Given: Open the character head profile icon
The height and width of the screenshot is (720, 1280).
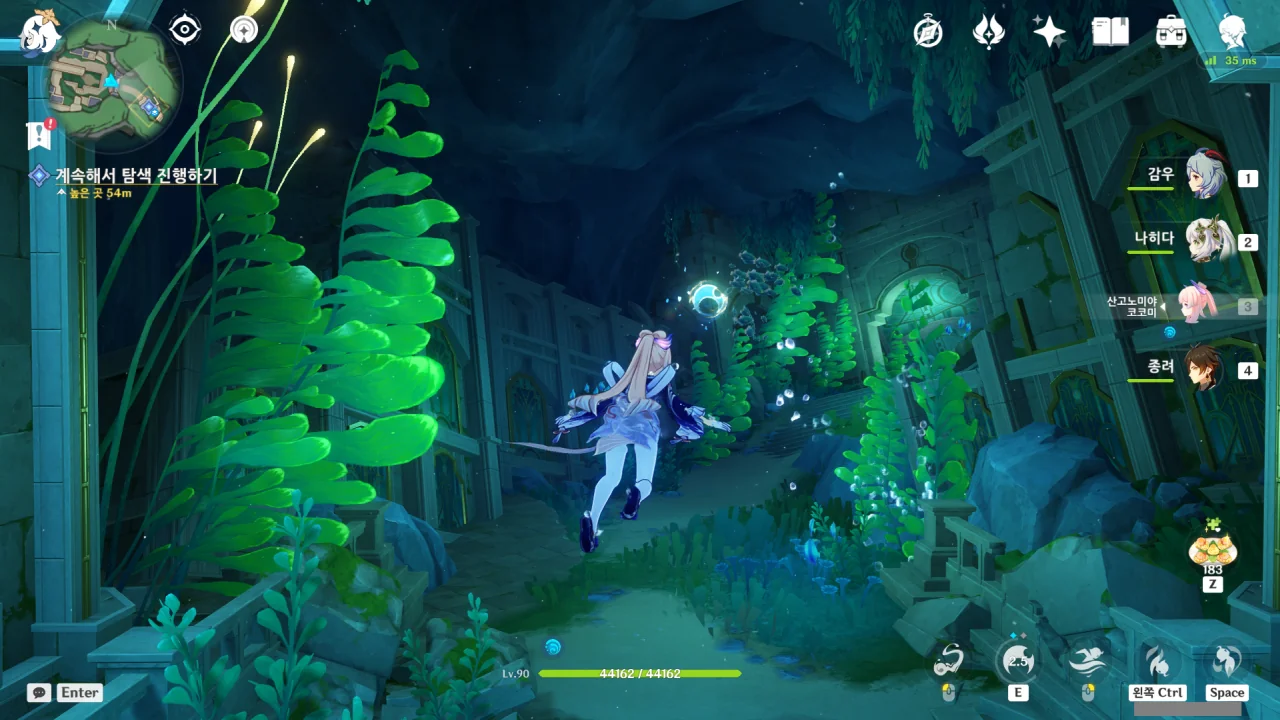Looking at the screenshot, I should (1233, 33).
